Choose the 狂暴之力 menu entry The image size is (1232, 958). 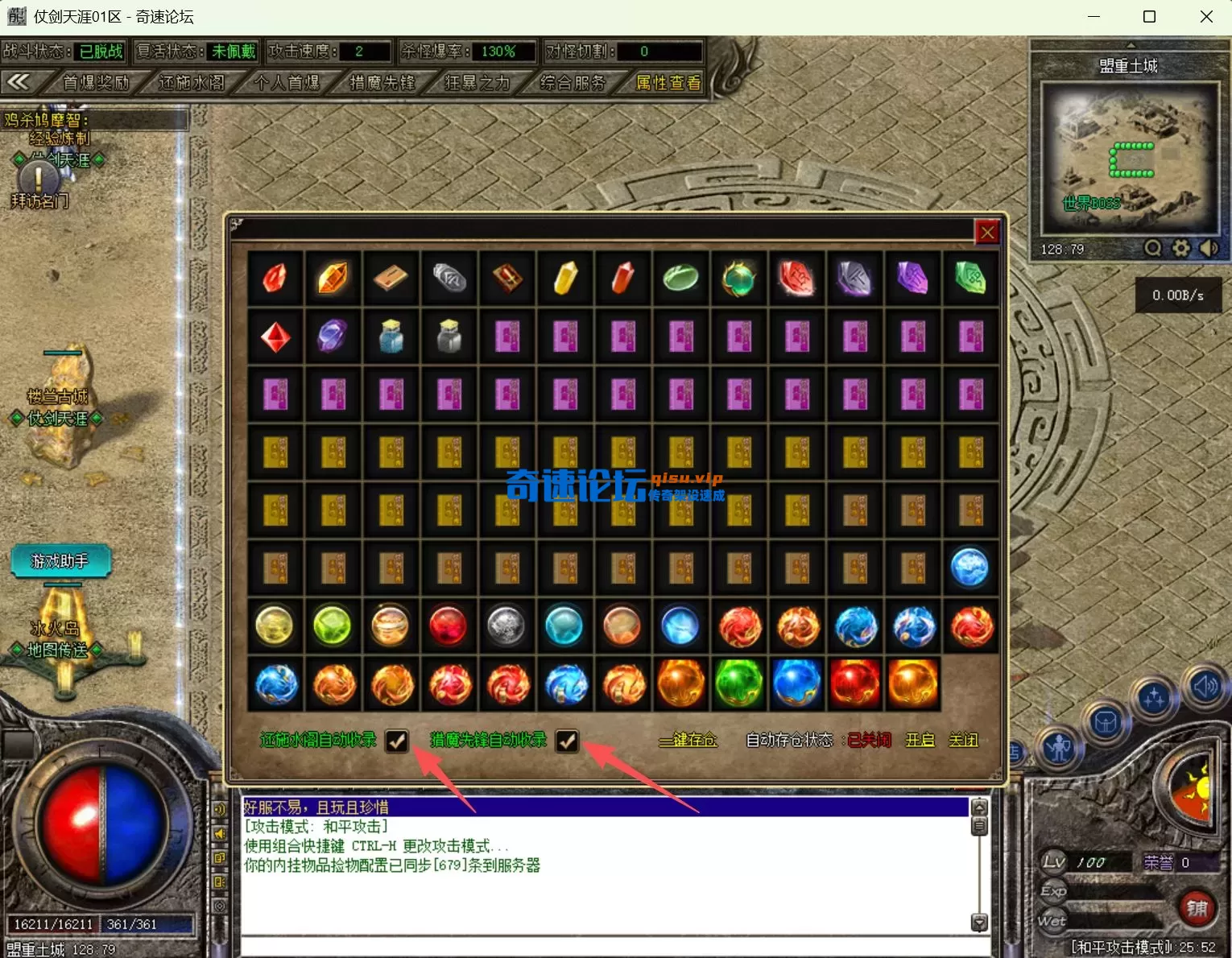click(x=477, y=82)
